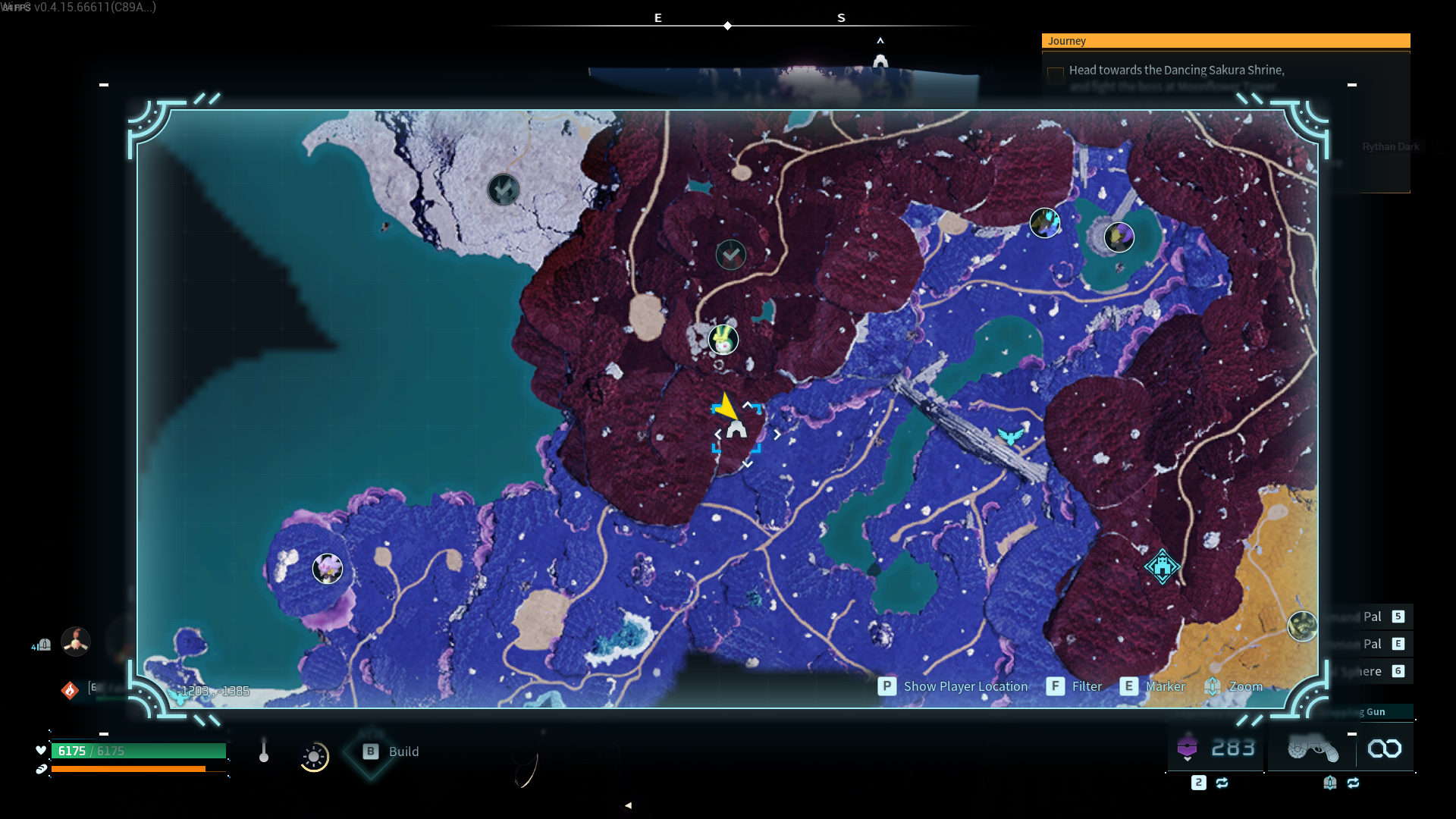Click the Show Player Location option

tap(953, 686)
